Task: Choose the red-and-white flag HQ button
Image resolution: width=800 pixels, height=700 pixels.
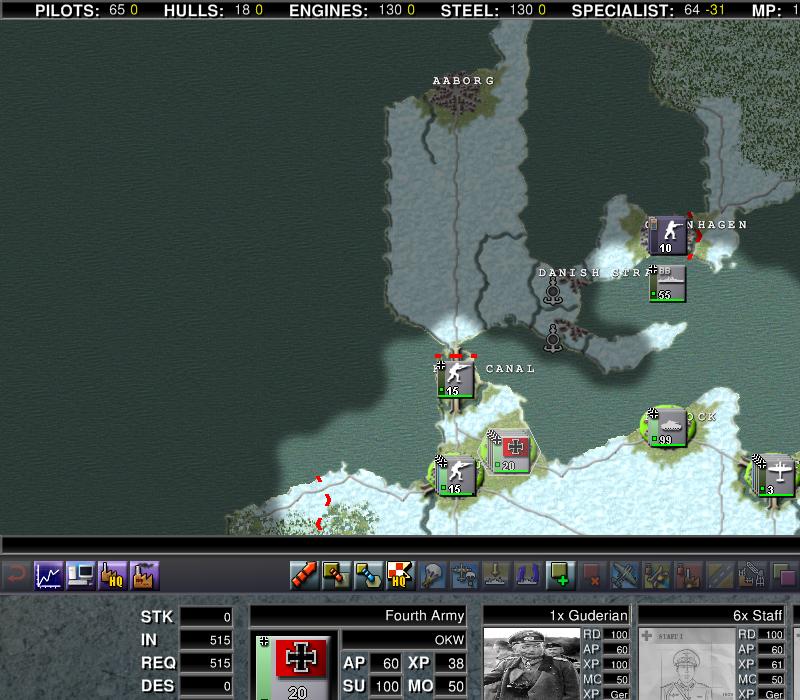Action: point(400,575)
